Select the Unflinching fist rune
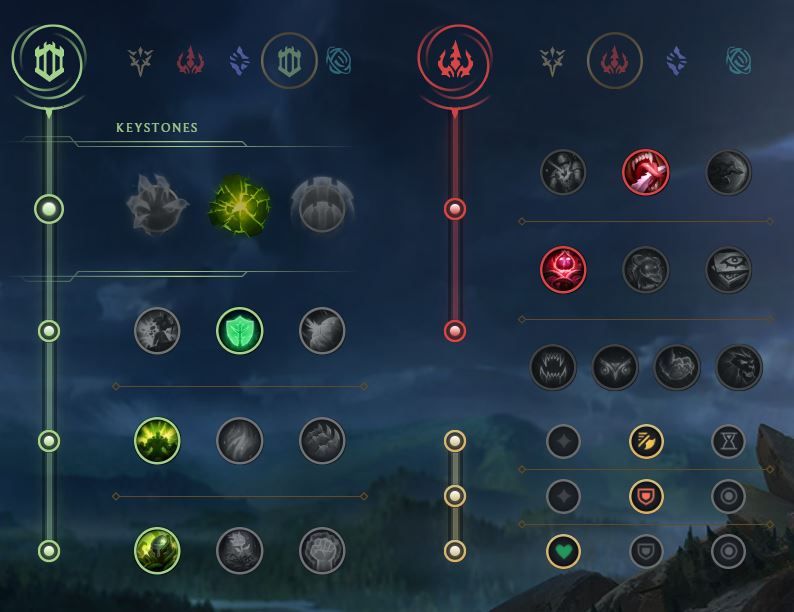 322,551
